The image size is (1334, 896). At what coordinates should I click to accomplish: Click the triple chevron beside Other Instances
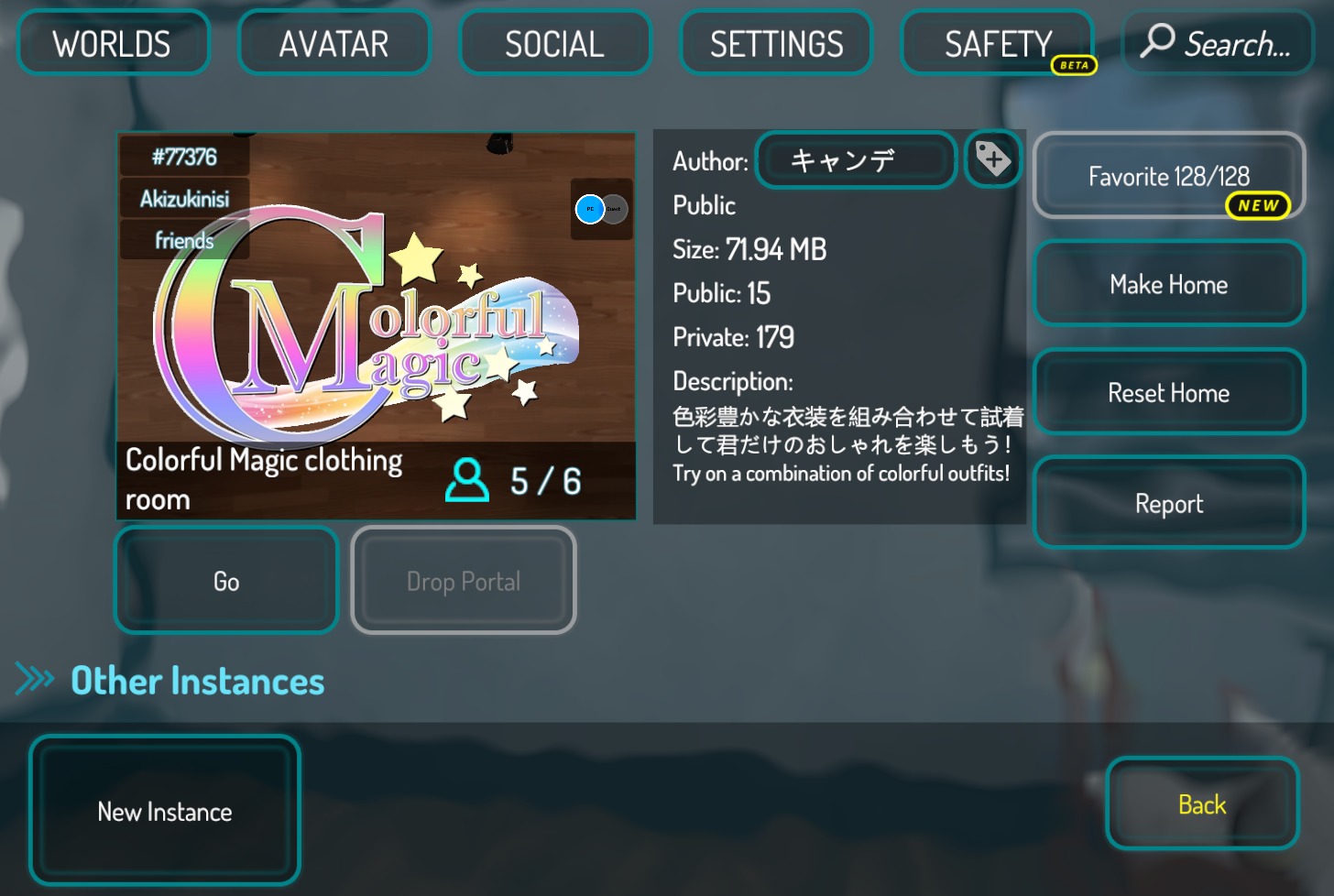[35, 679]
